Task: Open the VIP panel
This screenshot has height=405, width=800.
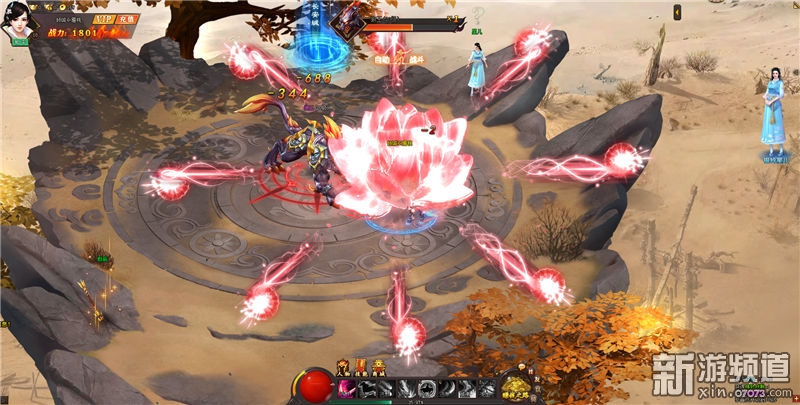Action: click(102, 19)
